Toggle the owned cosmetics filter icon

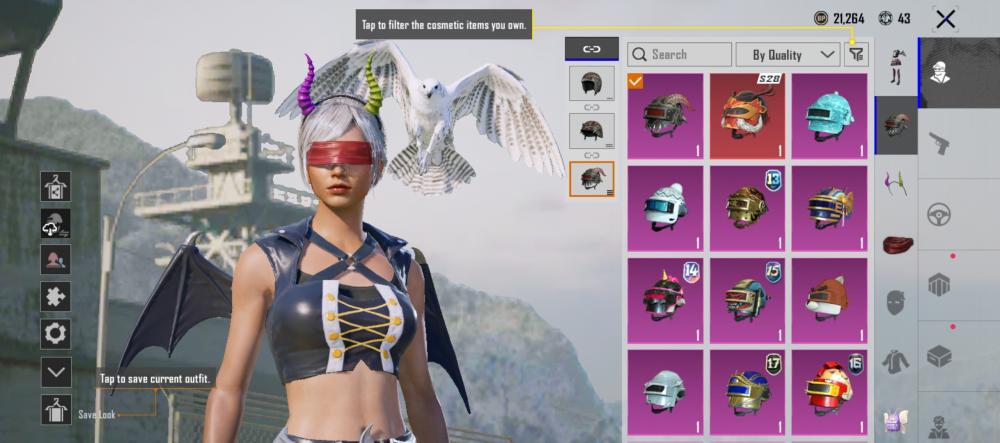[x=855, y=54]
